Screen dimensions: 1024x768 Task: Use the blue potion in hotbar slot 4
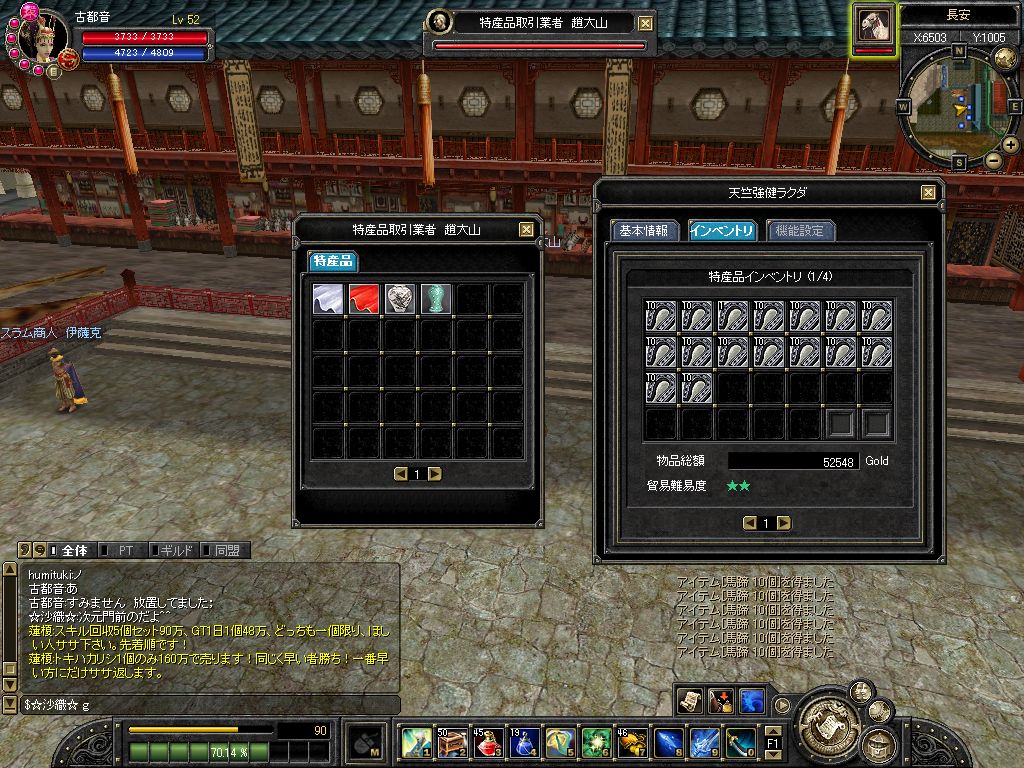(524, 743)
